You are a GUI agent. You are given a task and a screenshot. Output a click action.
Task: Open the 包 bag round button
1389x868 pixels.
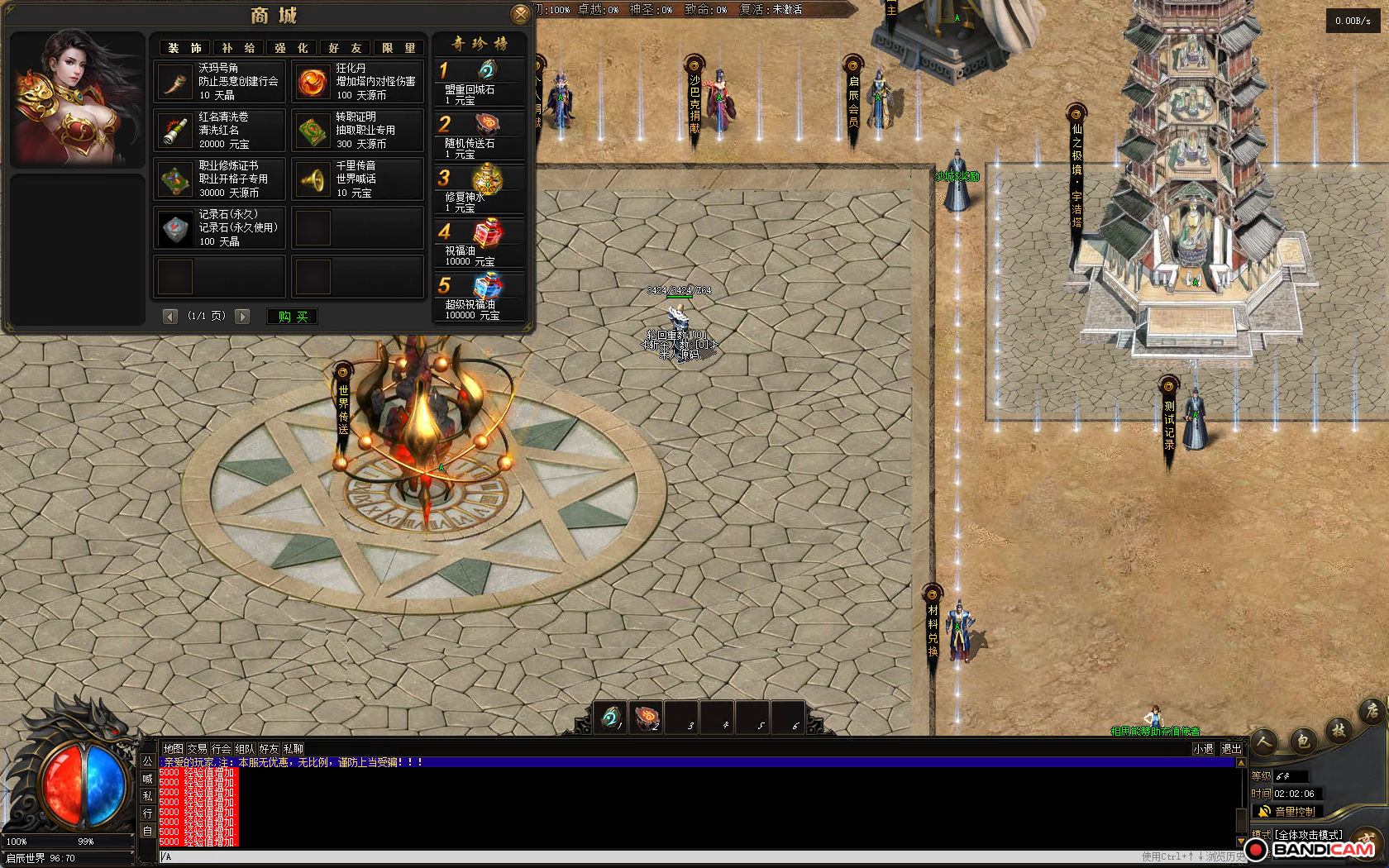tap(1303, 741)
